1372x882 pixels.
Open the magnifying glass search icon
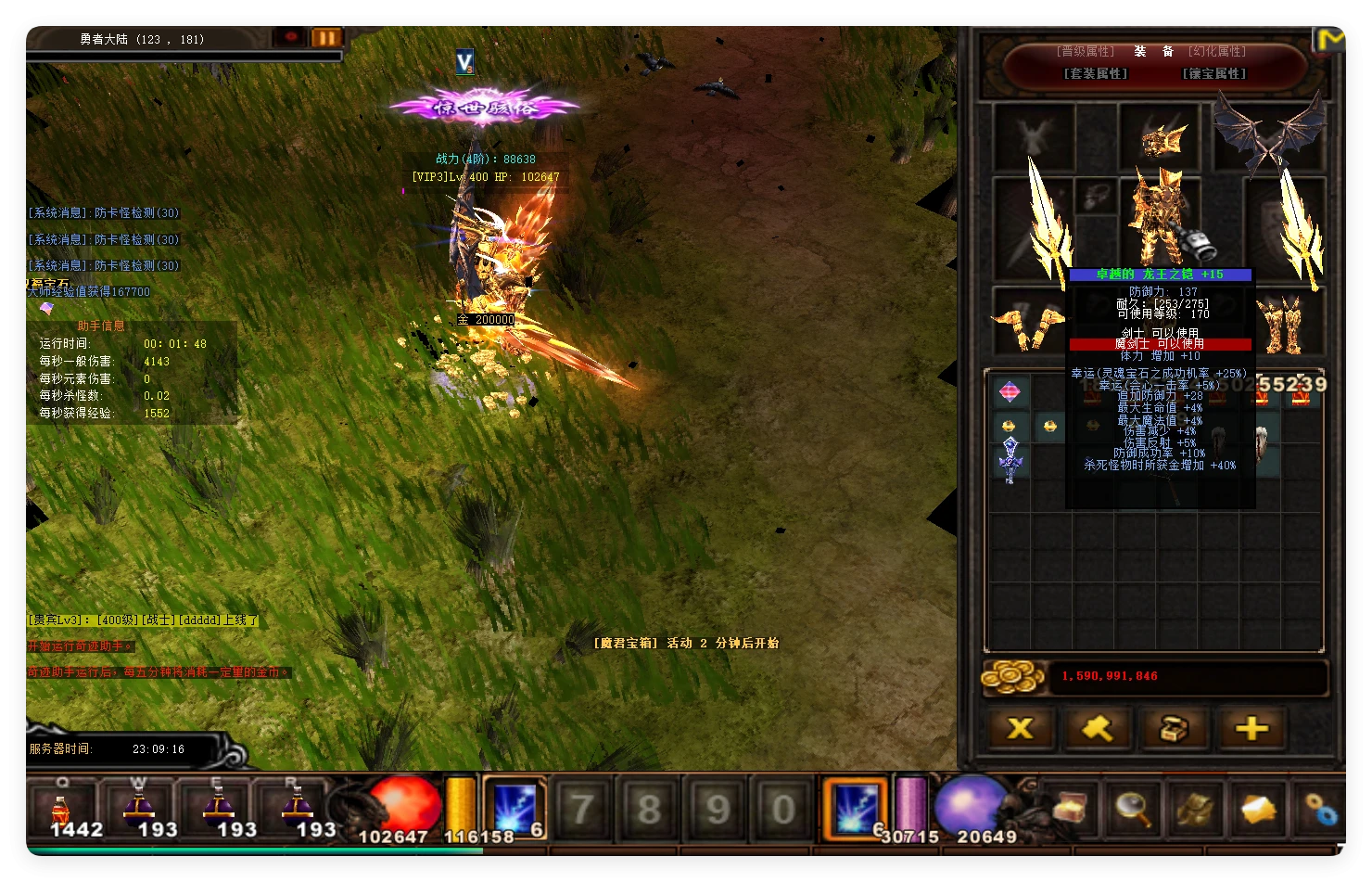pyautogui.click(x=1133, y=809)
